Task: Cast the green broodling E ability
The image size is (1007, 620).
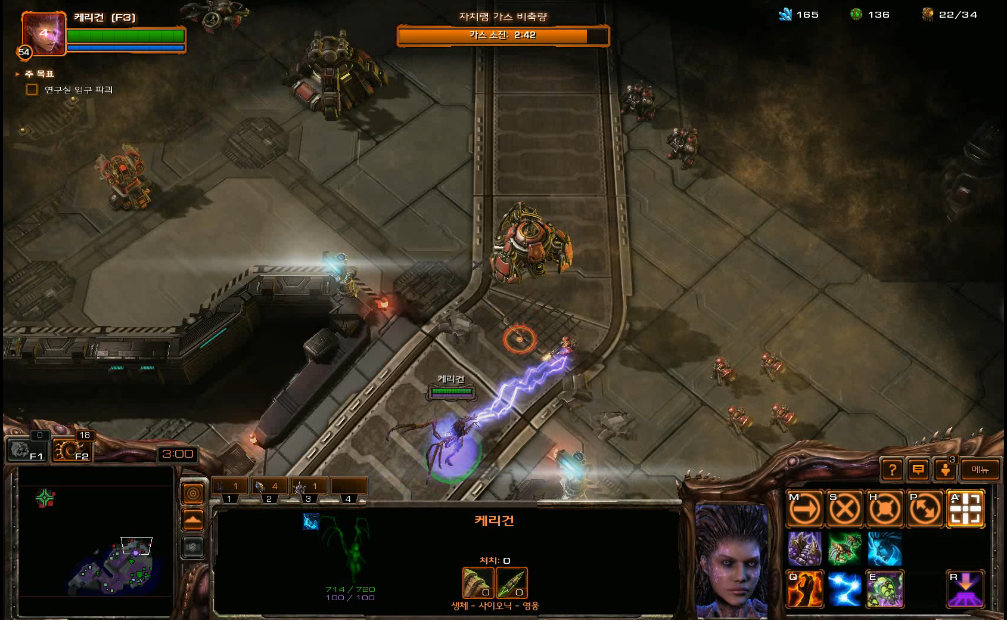Action: (x=885, y=589)
